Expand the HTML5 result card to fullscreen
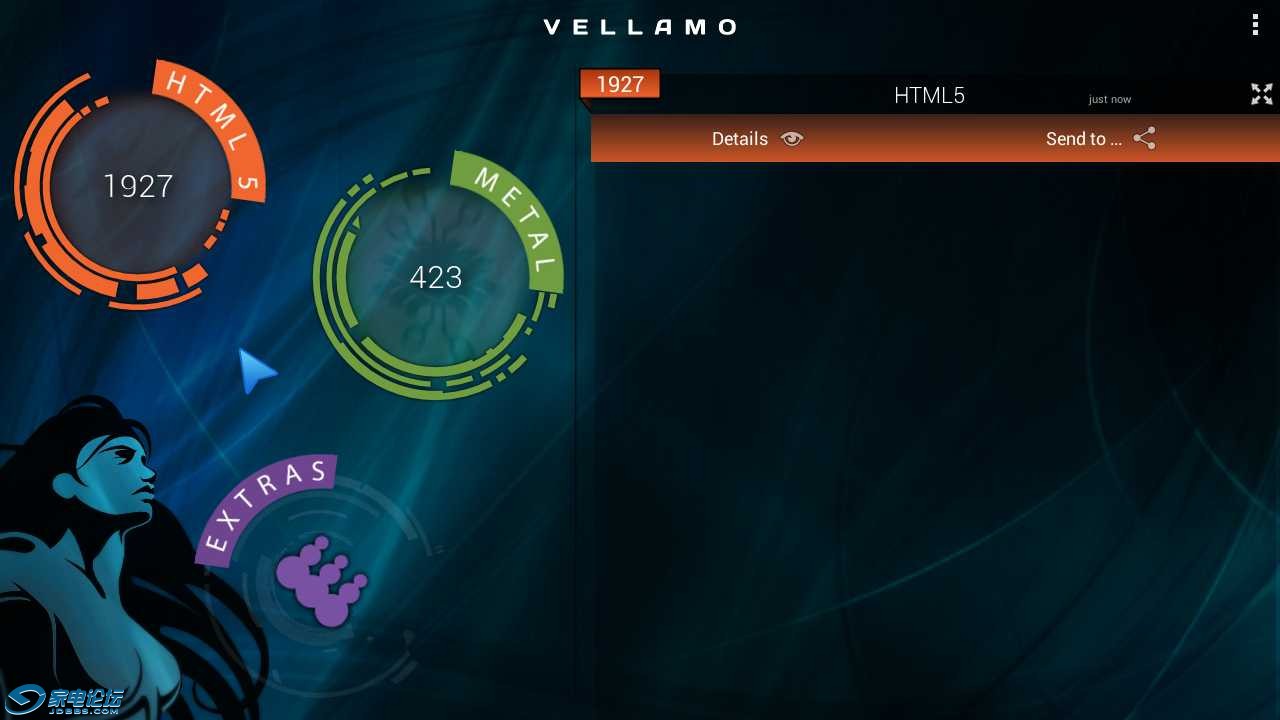Viewport: 1280px width, 720px height. tap(1261, 94)
